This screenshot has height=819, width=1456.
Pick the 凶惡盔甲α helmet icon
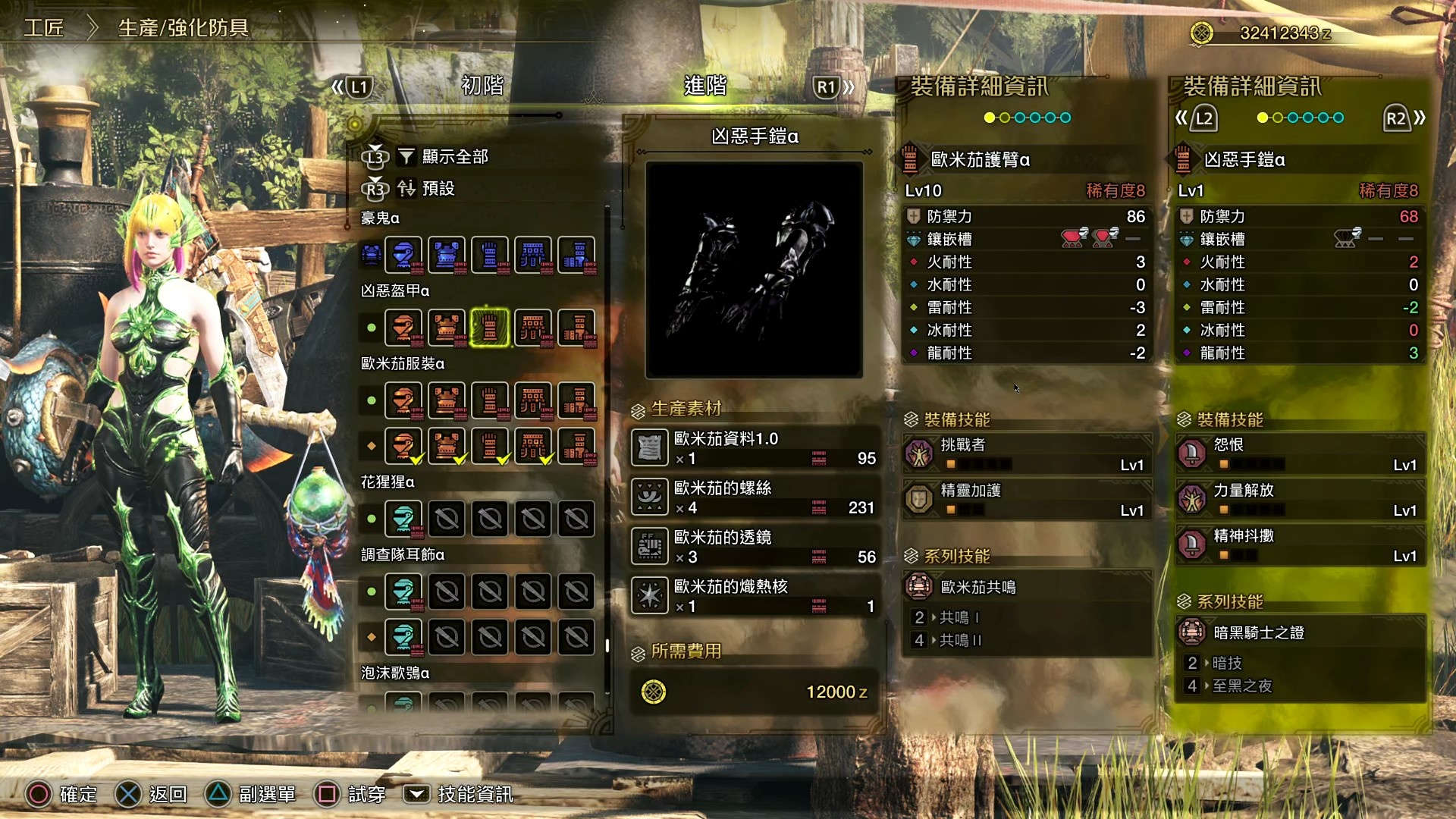(403, 328)
